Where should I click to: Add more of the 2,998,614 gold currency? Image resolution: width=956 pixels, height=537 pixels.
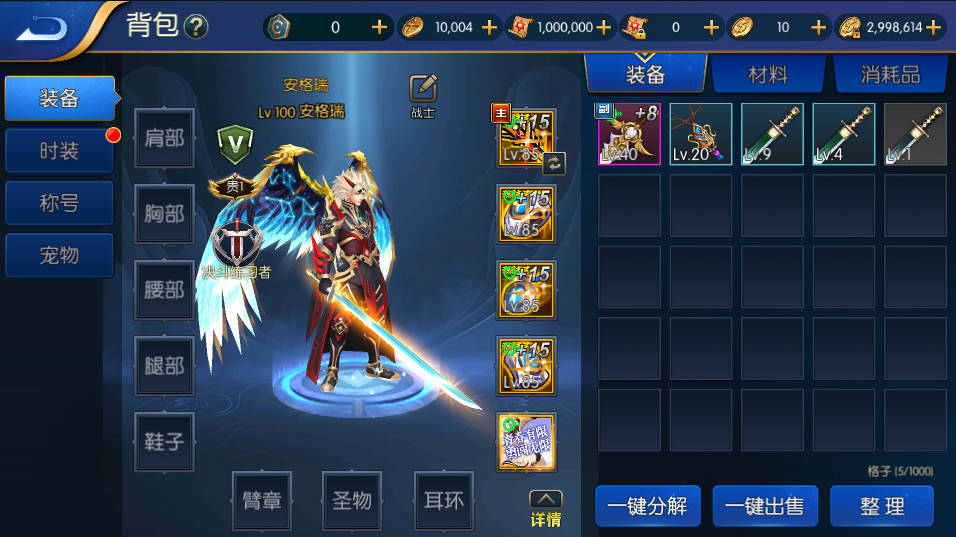(936, 28)
